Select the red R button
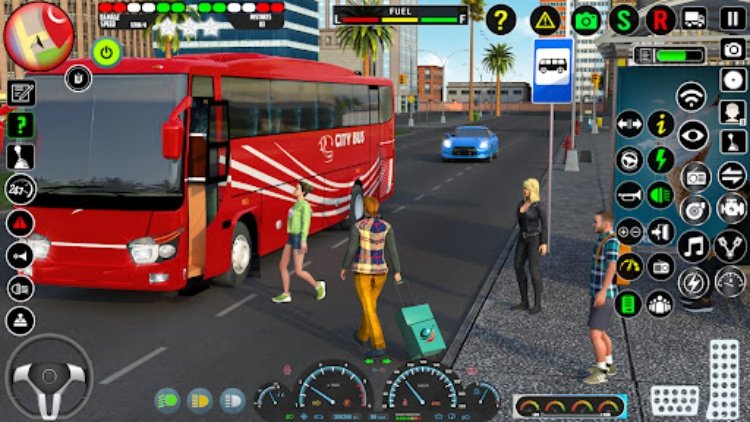 660,18
